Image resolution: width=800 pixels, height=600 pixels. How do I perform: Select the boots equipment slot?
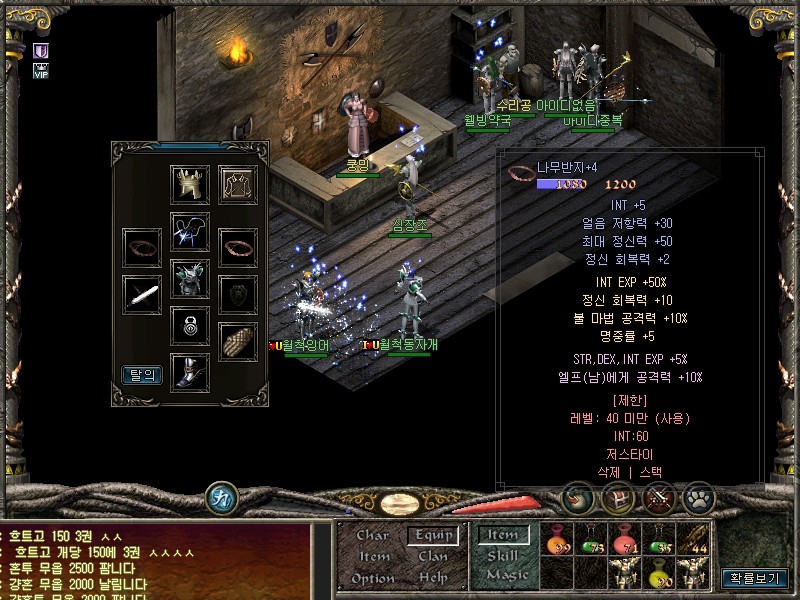[190, 370]
